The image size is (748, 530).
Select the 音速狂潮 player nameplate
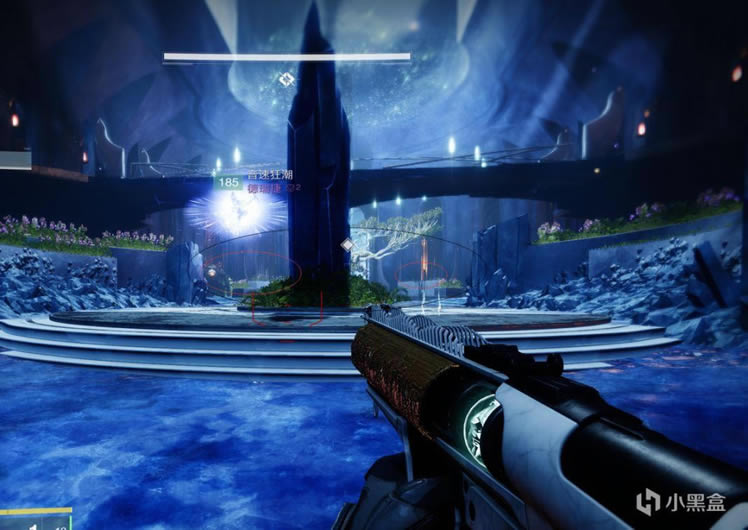[x=268, y=175]
